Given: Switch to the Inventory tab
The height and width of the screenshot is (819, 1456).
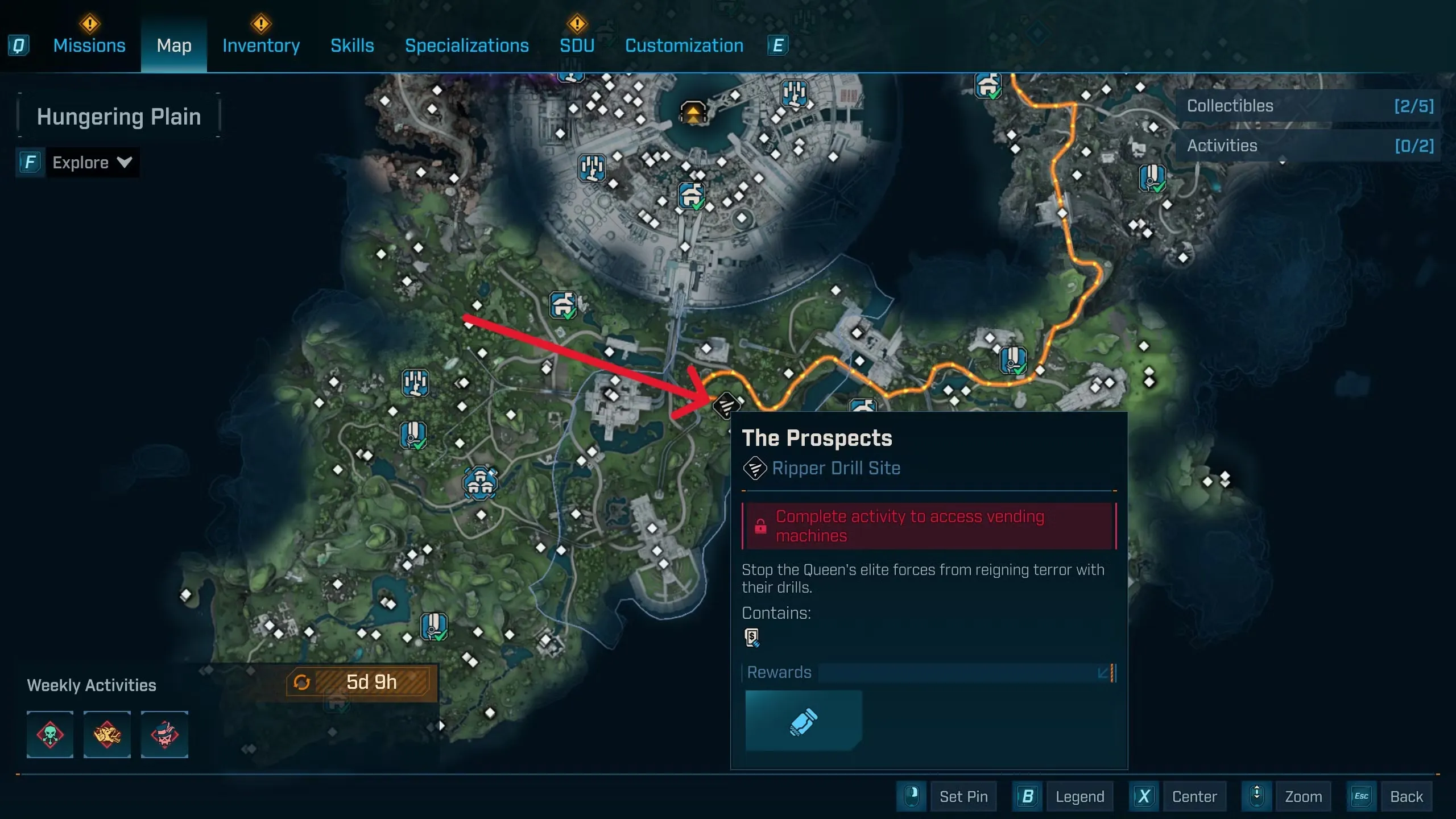Looking at the screenshot, I should coord(261,45).
